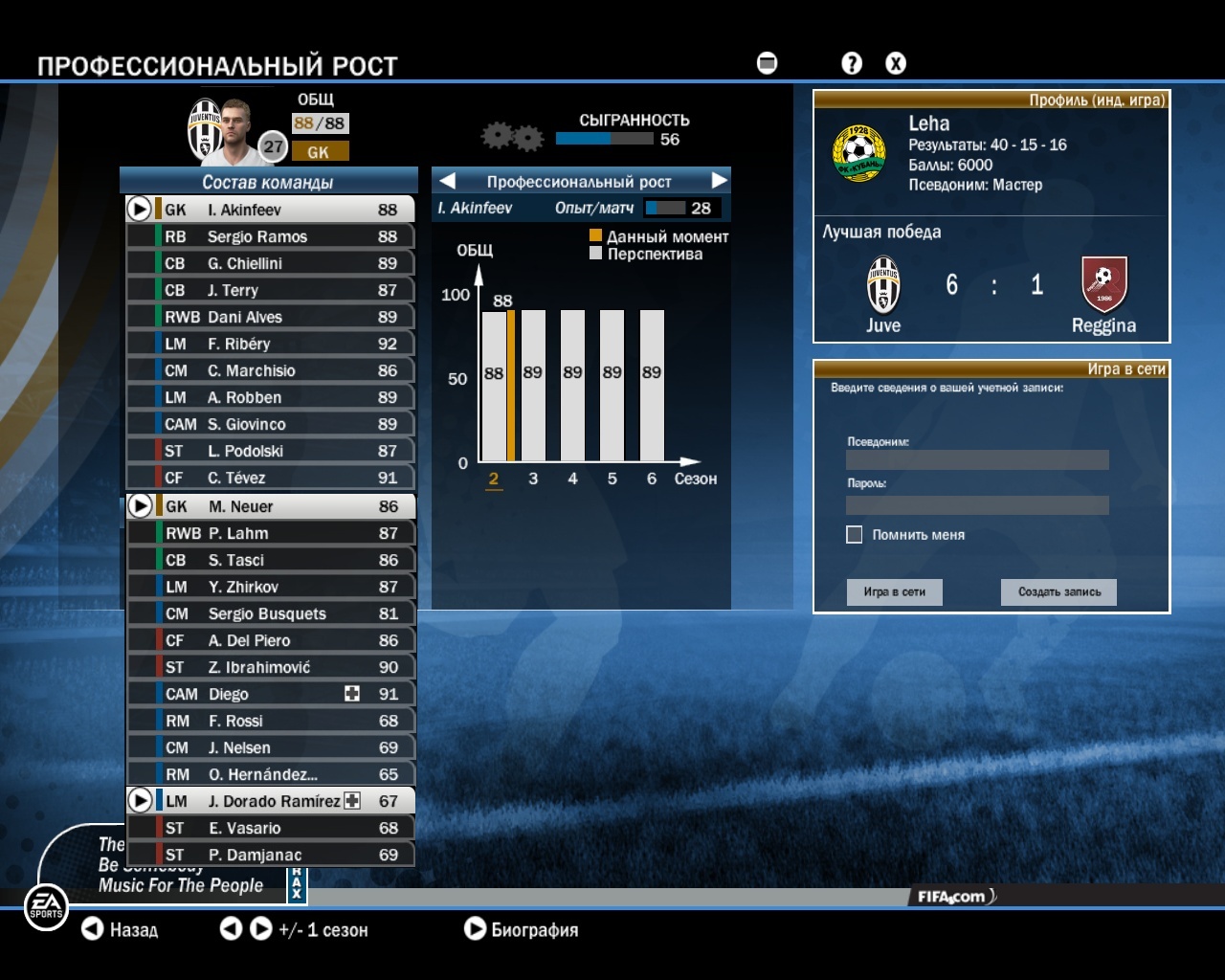The image size is (1225, 980).
Task: Open the Биография player biography
Action: 522,929
